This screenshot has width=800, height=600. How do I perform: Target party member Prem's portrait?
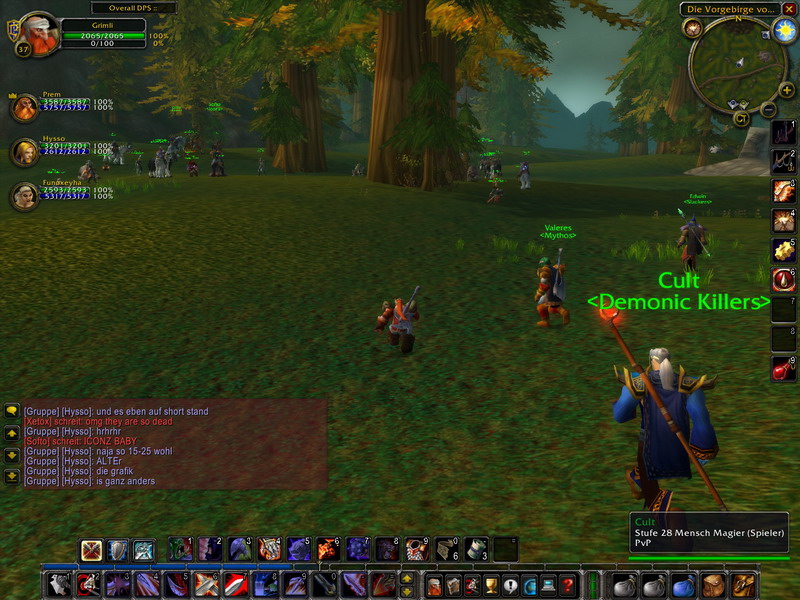(24, 107)
